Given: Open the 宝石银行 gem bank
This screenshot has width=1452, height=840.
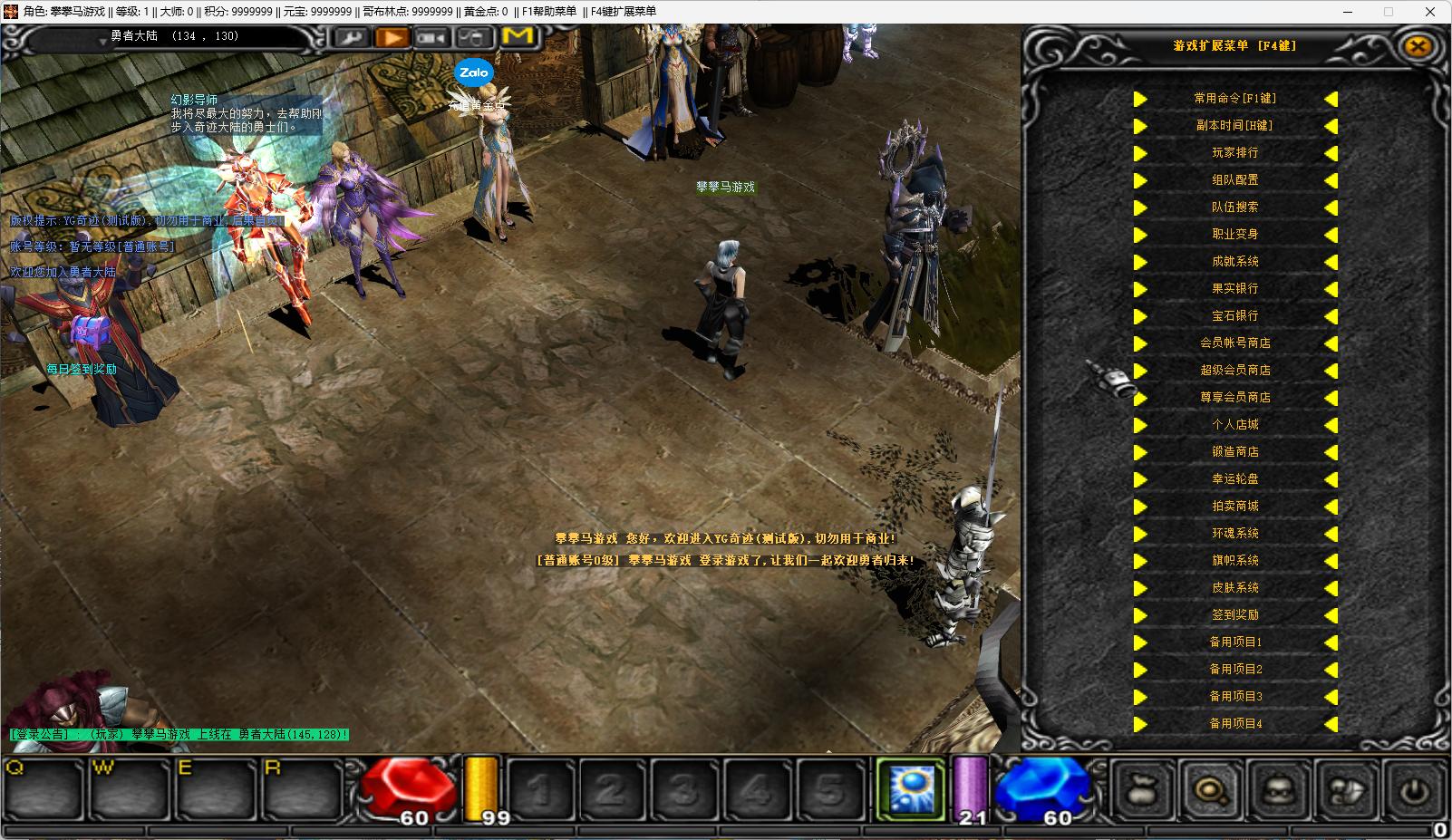Looking at the screenshot, I should [x=1234, y=316].
